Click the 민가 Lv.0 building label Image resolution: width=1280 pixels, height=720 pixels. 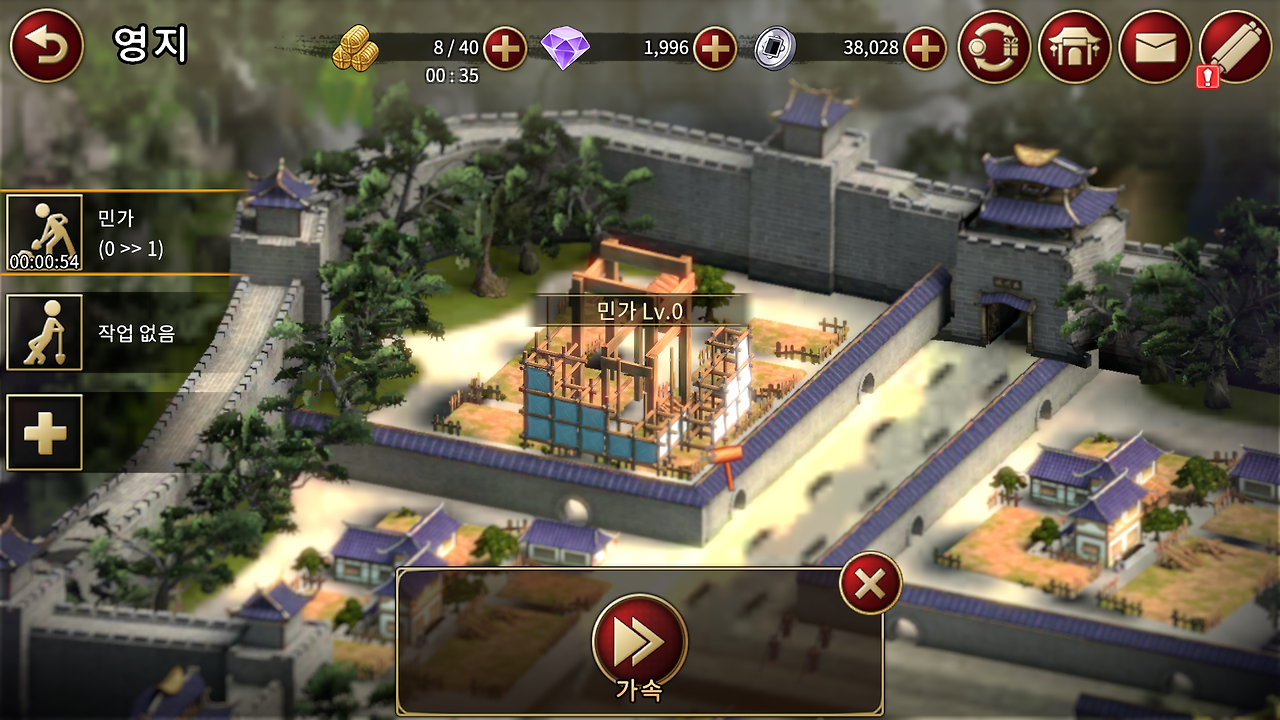click(x=640, y=308)
